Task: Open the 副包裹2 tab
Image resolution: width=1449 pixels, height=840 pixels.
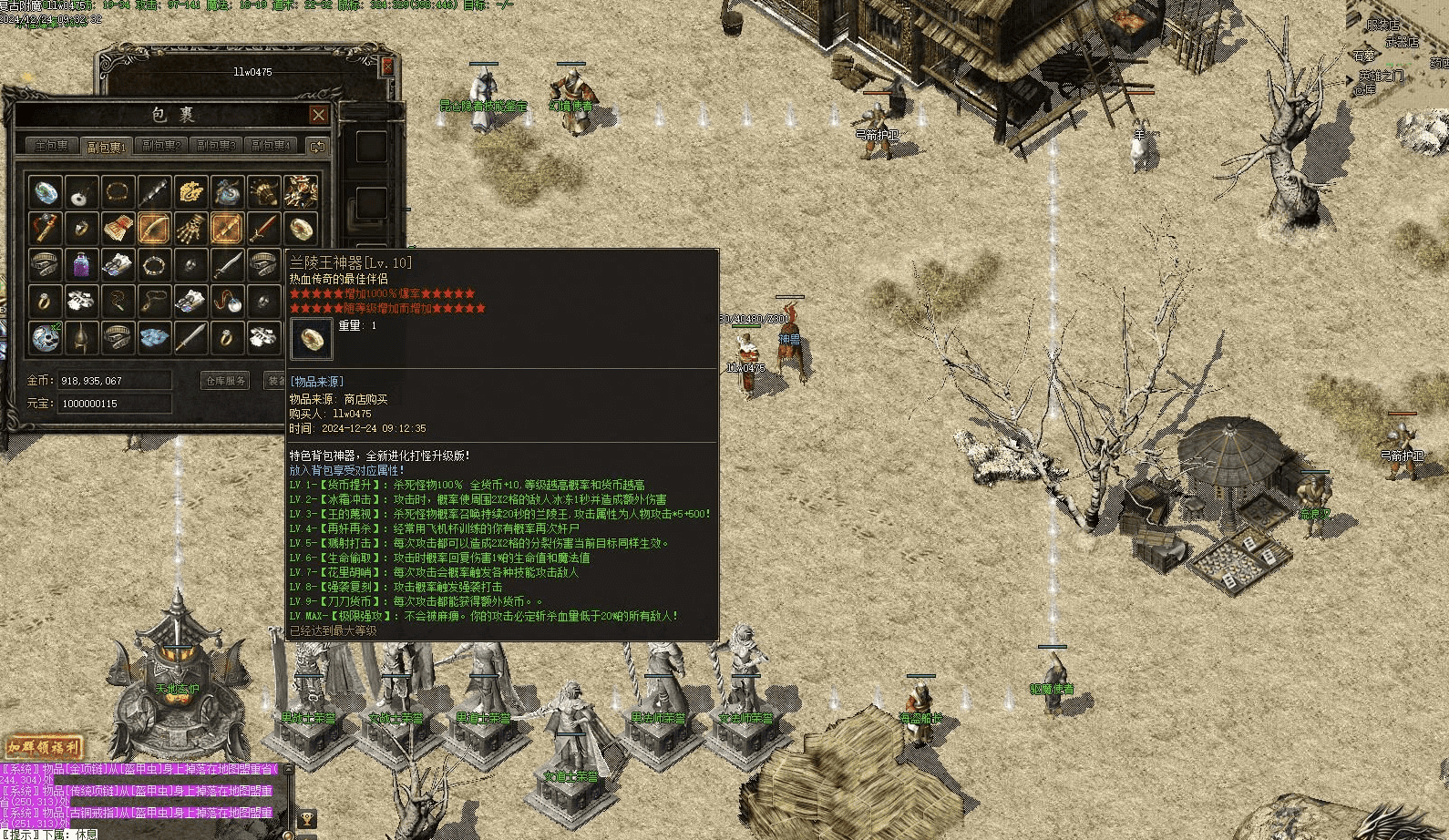Action: 161,146
